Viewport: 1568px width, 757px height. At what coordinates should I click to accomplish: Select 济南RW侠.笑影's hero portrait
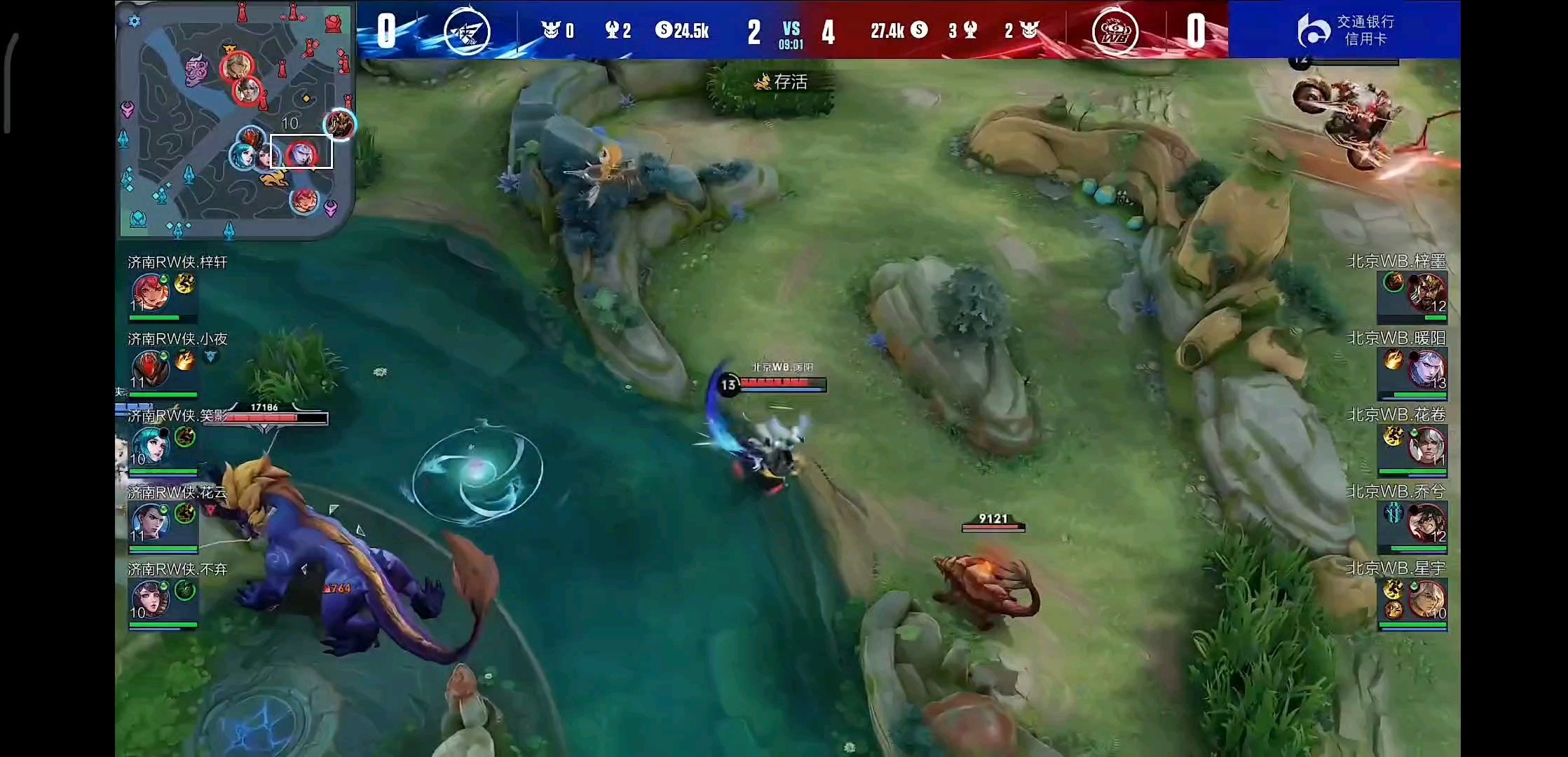(x=150, y=446)
